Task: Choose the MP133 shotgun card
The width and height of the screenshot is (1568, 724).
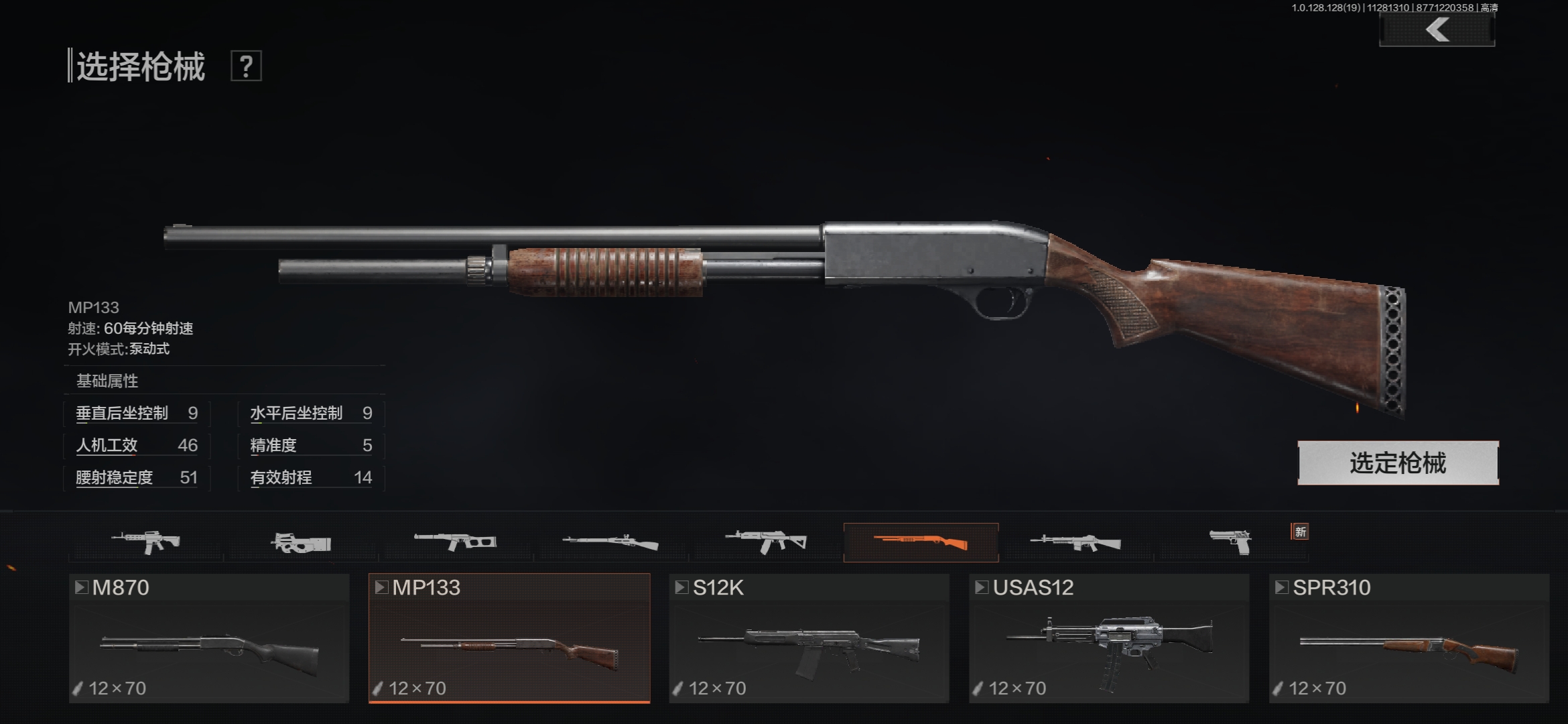Action: pos(509,638)
